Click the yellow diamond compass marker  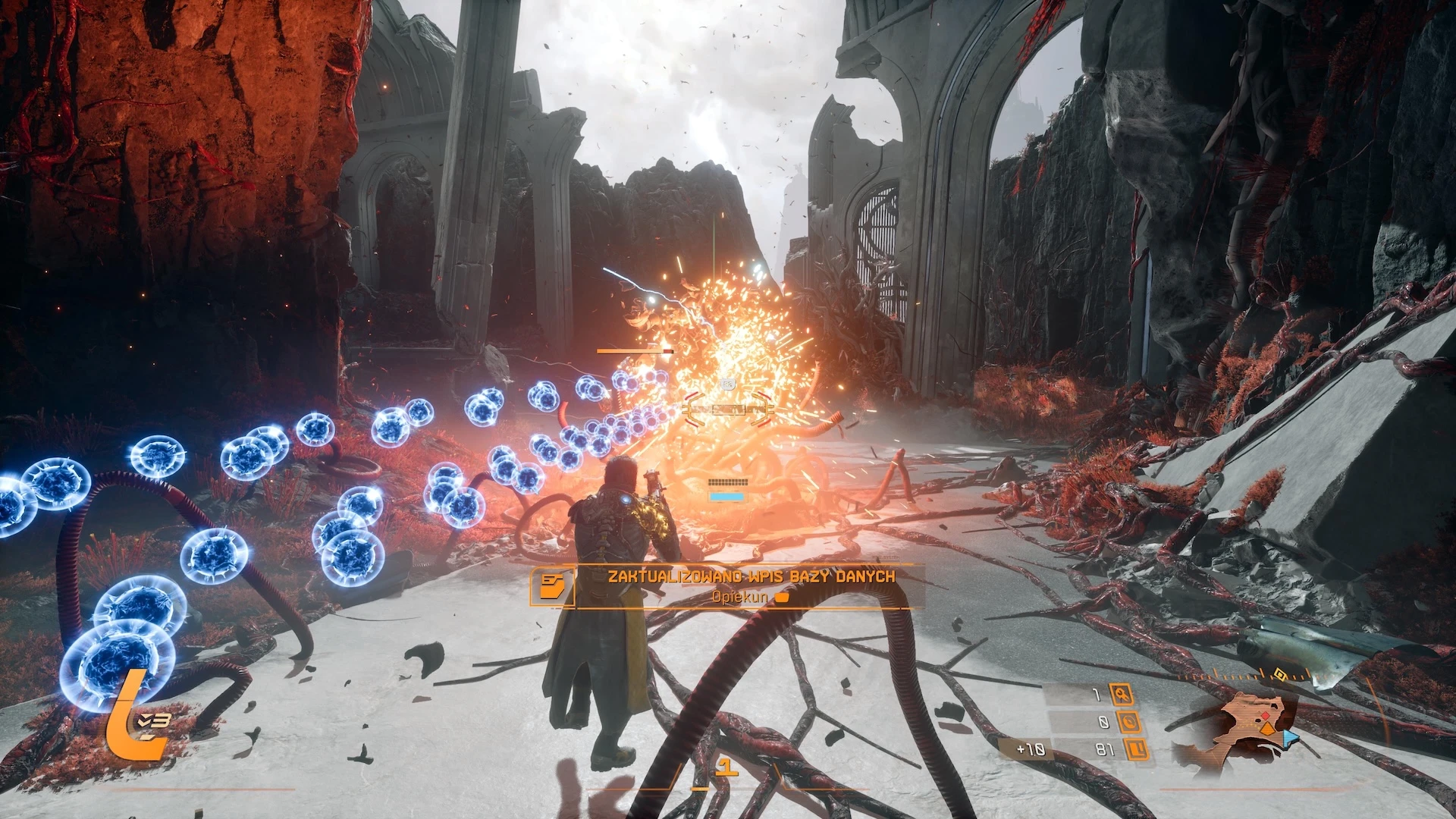coord(1280,673)
